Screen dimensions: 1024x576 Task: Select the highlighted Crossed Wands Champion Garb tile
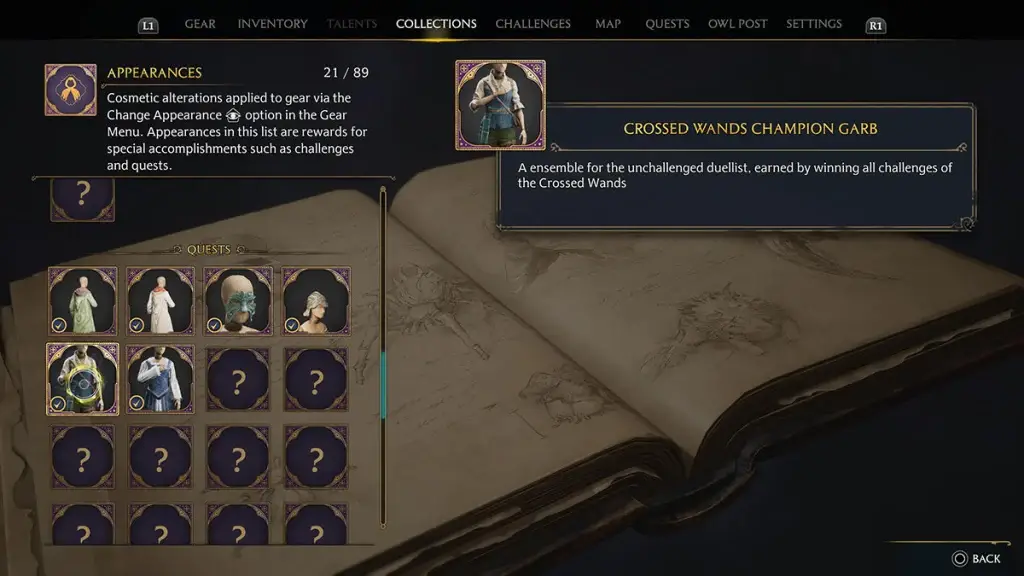[83, 379]
